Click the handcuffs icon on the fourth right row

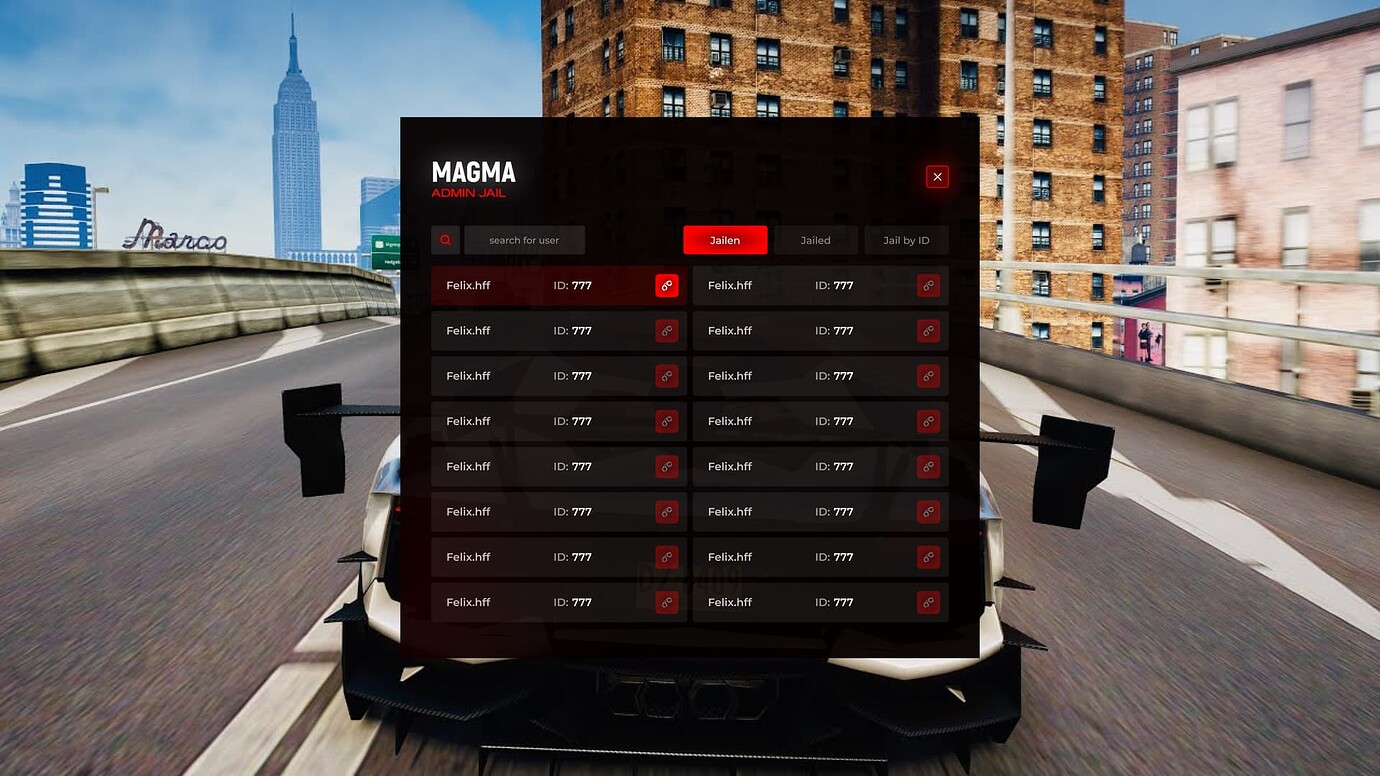pyautogui.click(x=929, y=421)
